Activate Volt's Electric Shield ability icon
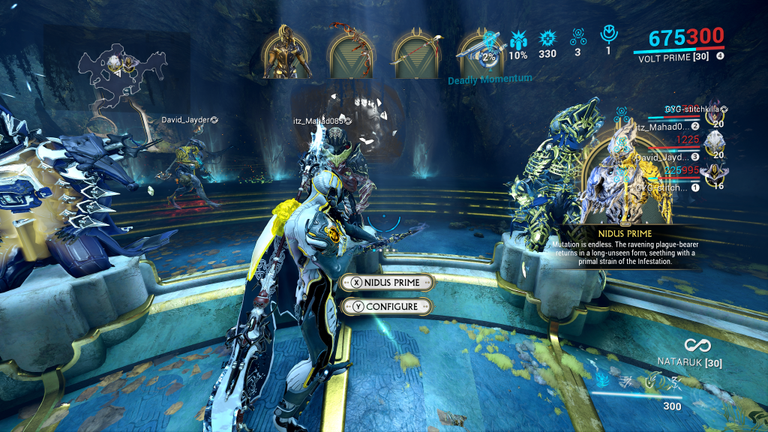This screenshot has height=432, width=768. [653, 379]
